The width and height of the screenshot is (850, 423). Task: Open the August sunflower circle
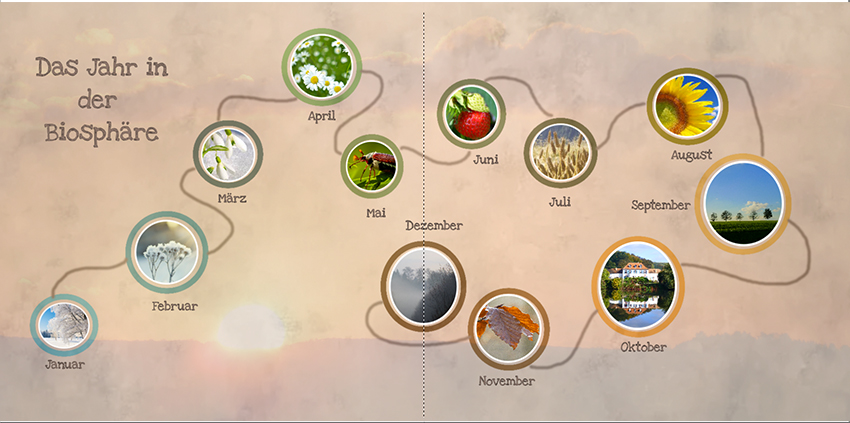point(686,106)
